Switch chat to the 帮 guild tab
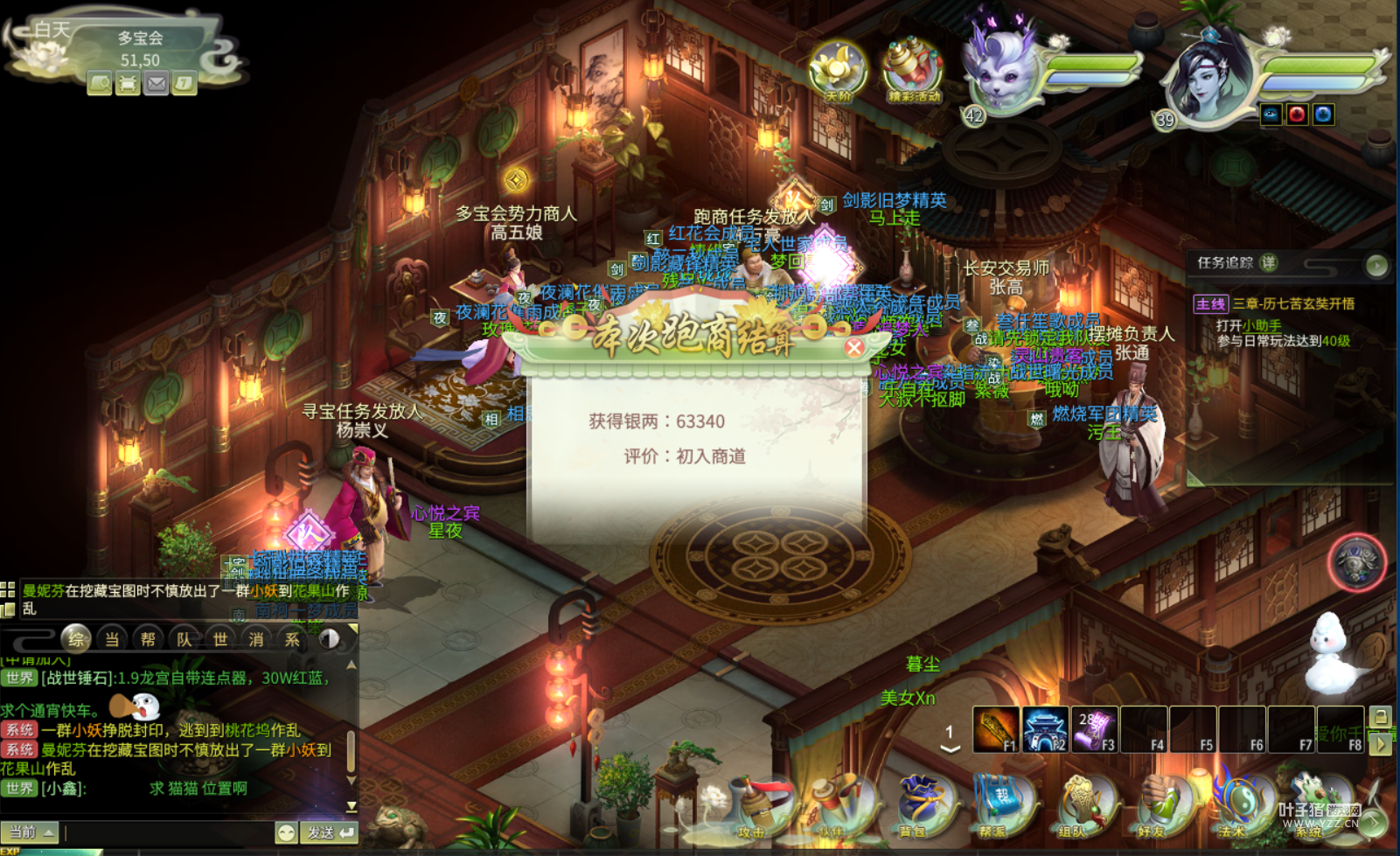This screenshot has height=856, width=1400. coord(148,639)
